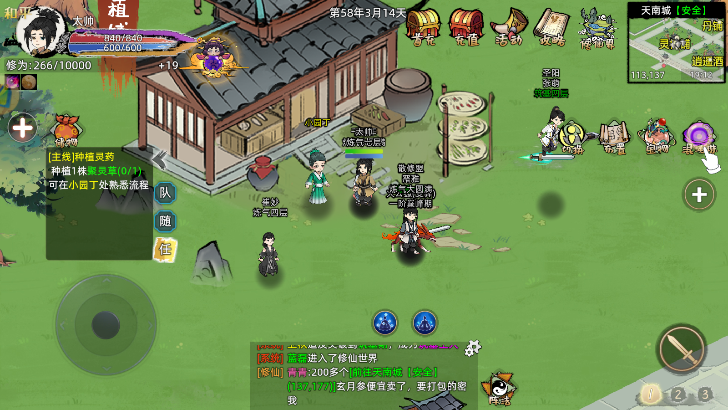Click the plus button below the avatar
This screenshot has height=410, width=728.
pyautogui.click(x=22, y=127)
